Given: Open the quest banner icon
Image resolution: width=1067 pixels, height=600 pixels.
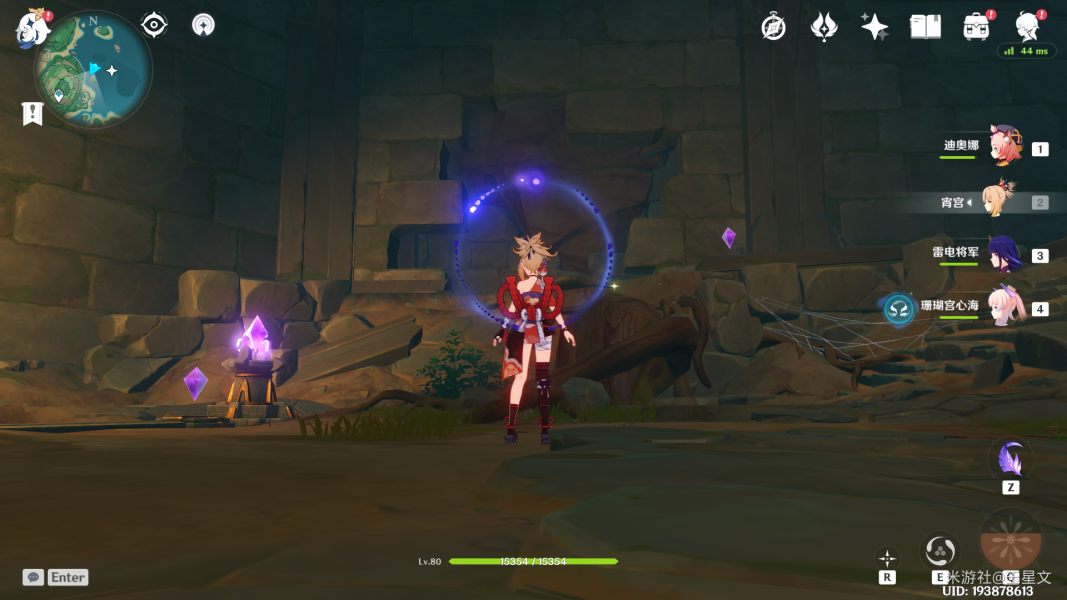Looking at the screenshot, I should [32, 114].
